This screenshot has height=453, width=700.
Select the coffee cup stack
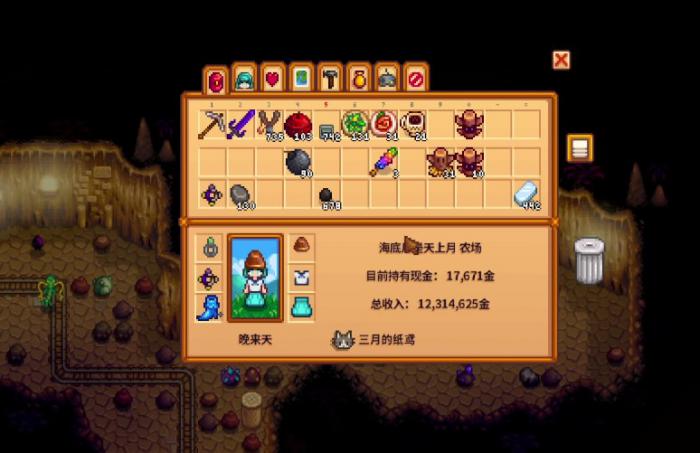tap(412, 124)
